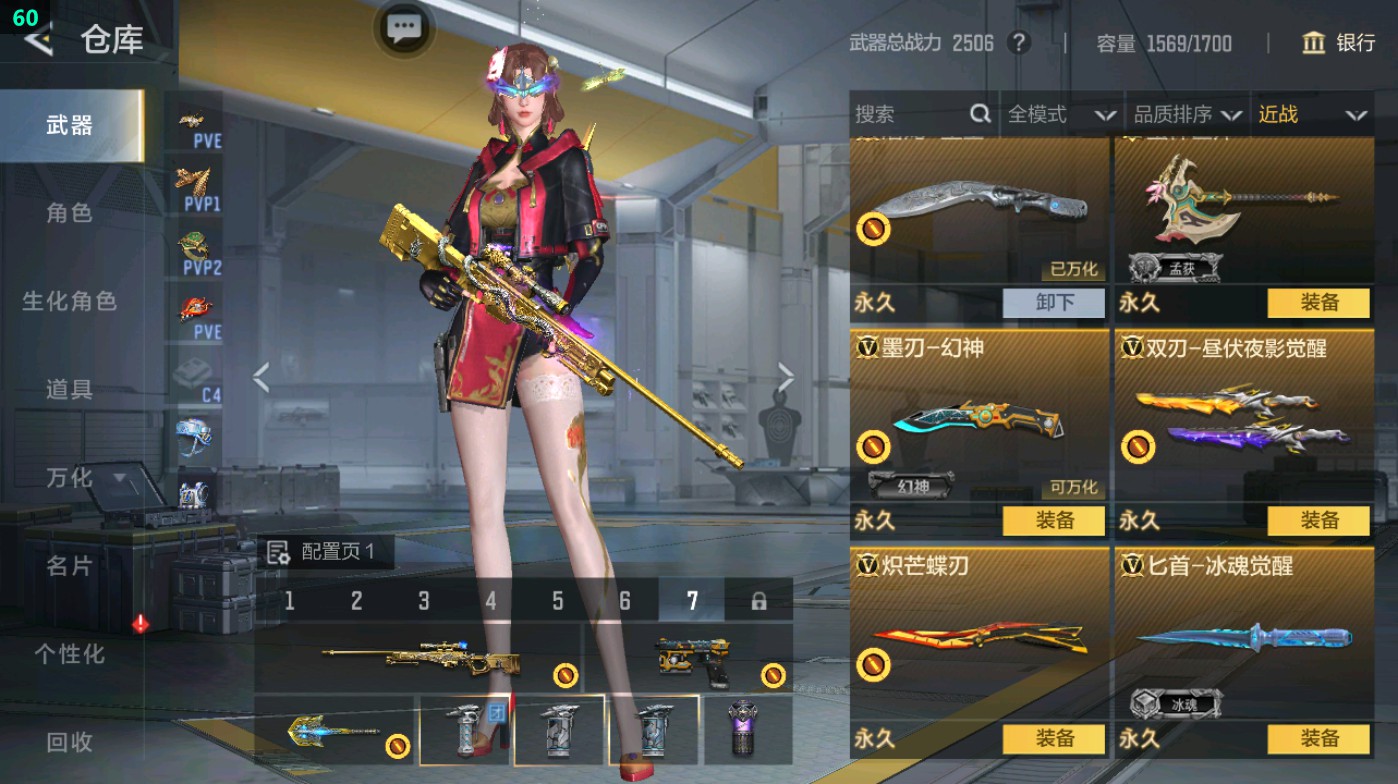Unequip the curved knife via 卸下 button
This screenshot has width=1398, height=784.
(x=1054, y=302)
